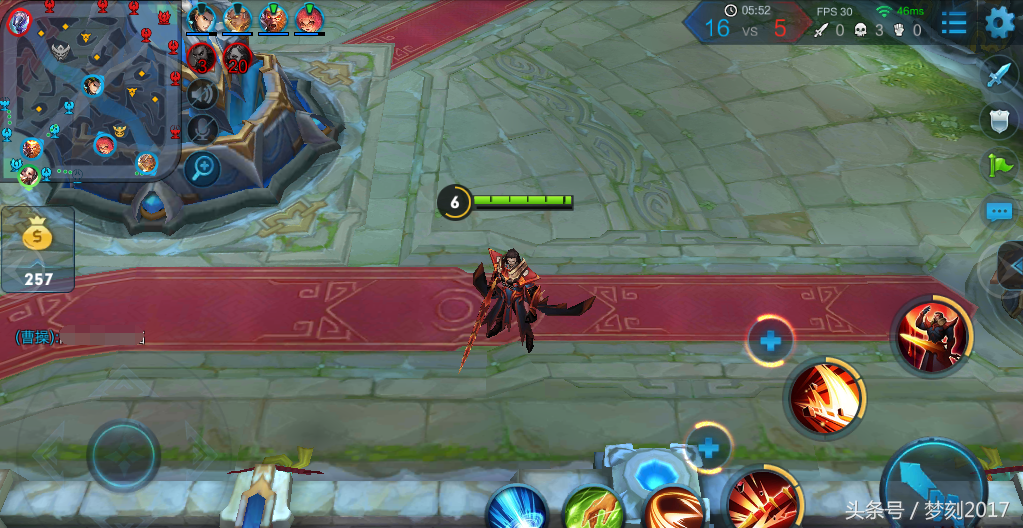Open the shop via the gold bag
The height and width of the screenshot is (528, 1023).
38,249
